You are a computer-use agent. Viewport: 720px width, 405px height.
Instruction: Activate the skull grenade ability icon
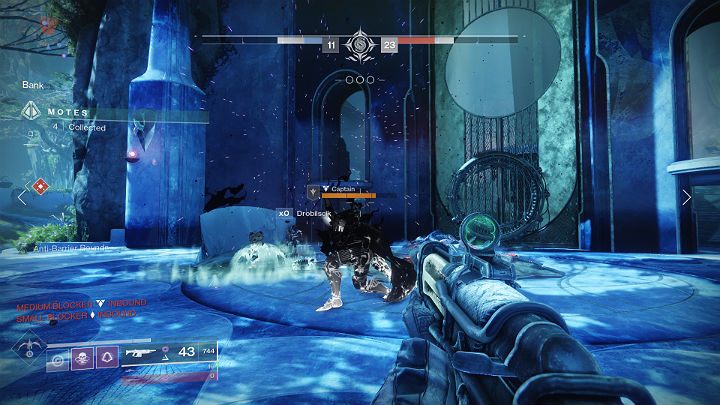tap(82, 357)
